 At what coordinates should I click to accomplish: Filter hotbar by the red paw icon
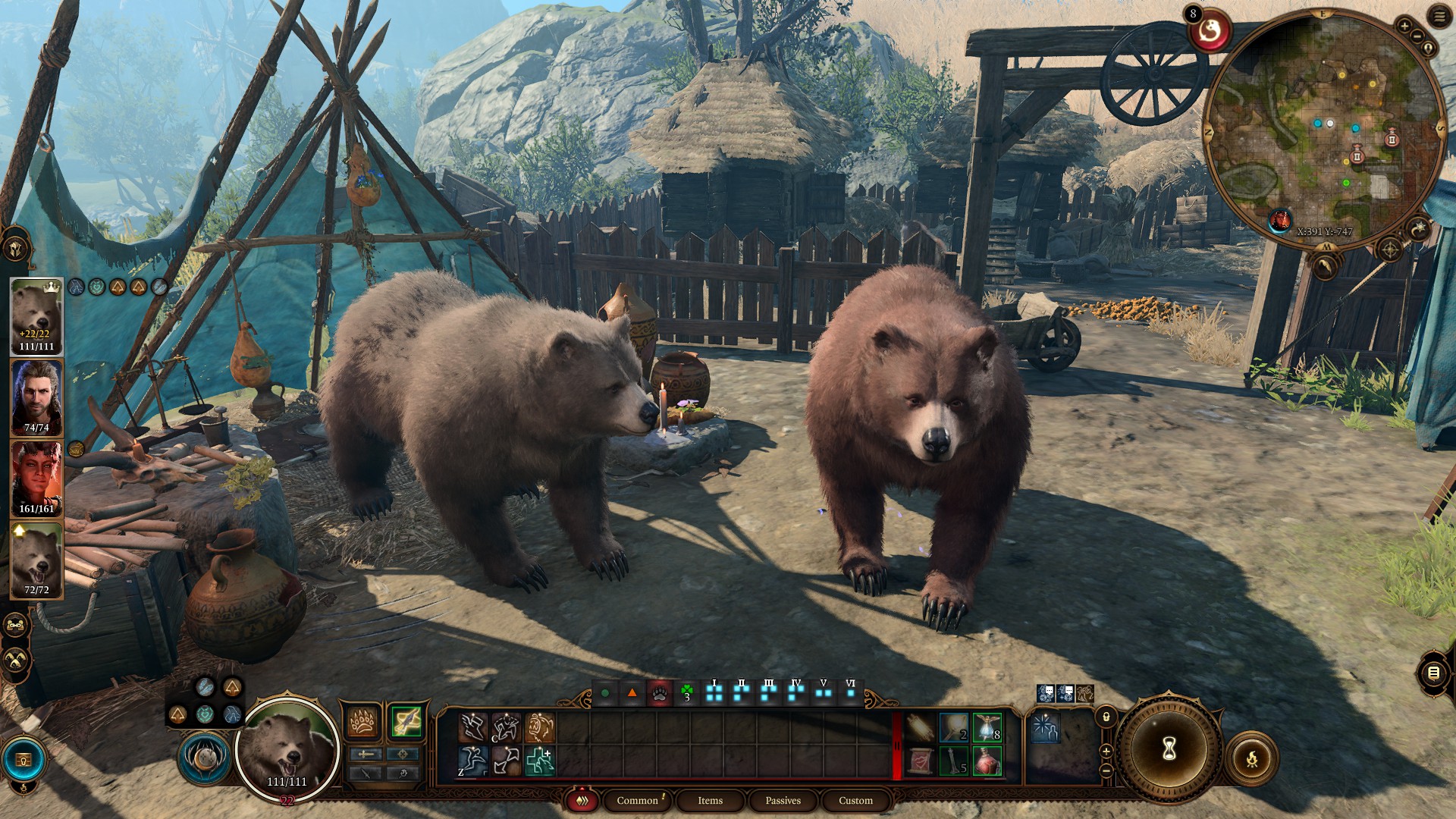(x=660, y=693)
